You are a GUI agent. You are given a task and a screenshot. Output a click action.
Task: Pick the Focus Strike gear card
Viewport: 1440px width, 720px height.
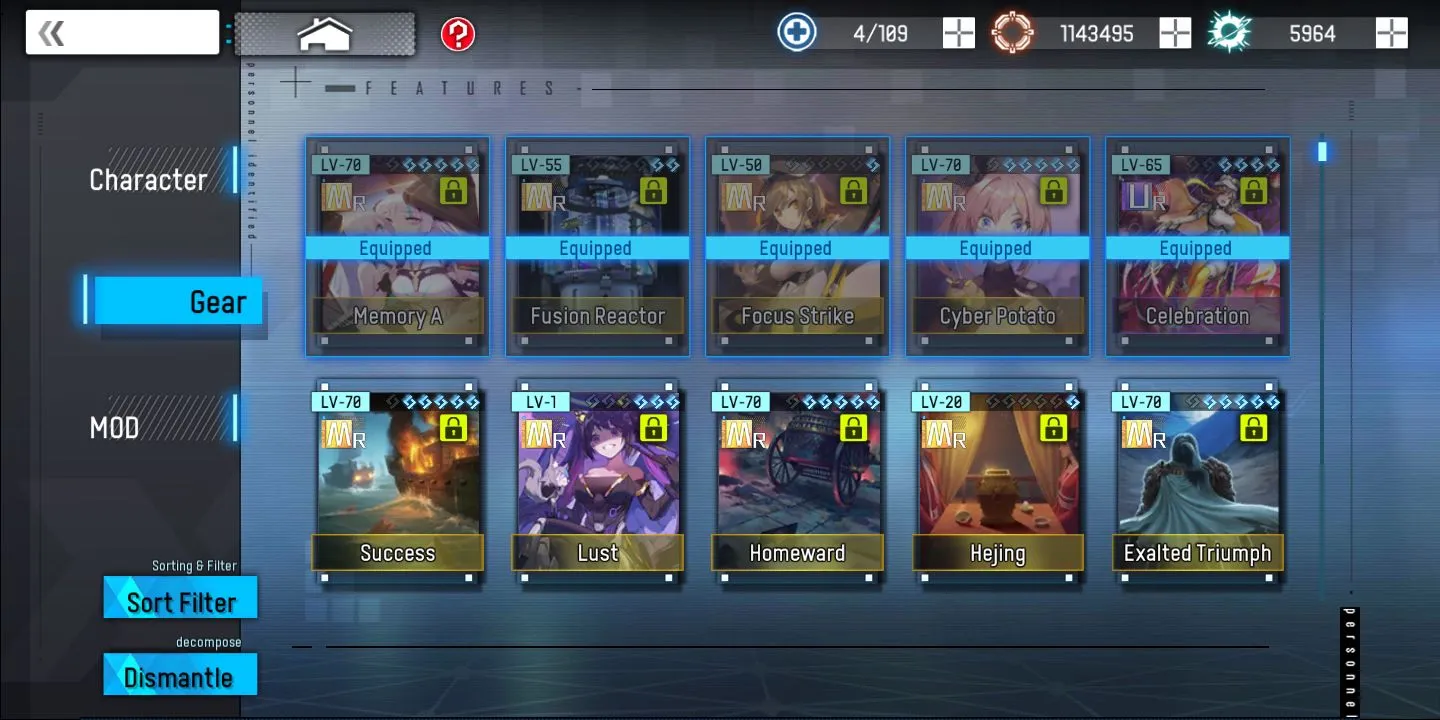[797, 247]
